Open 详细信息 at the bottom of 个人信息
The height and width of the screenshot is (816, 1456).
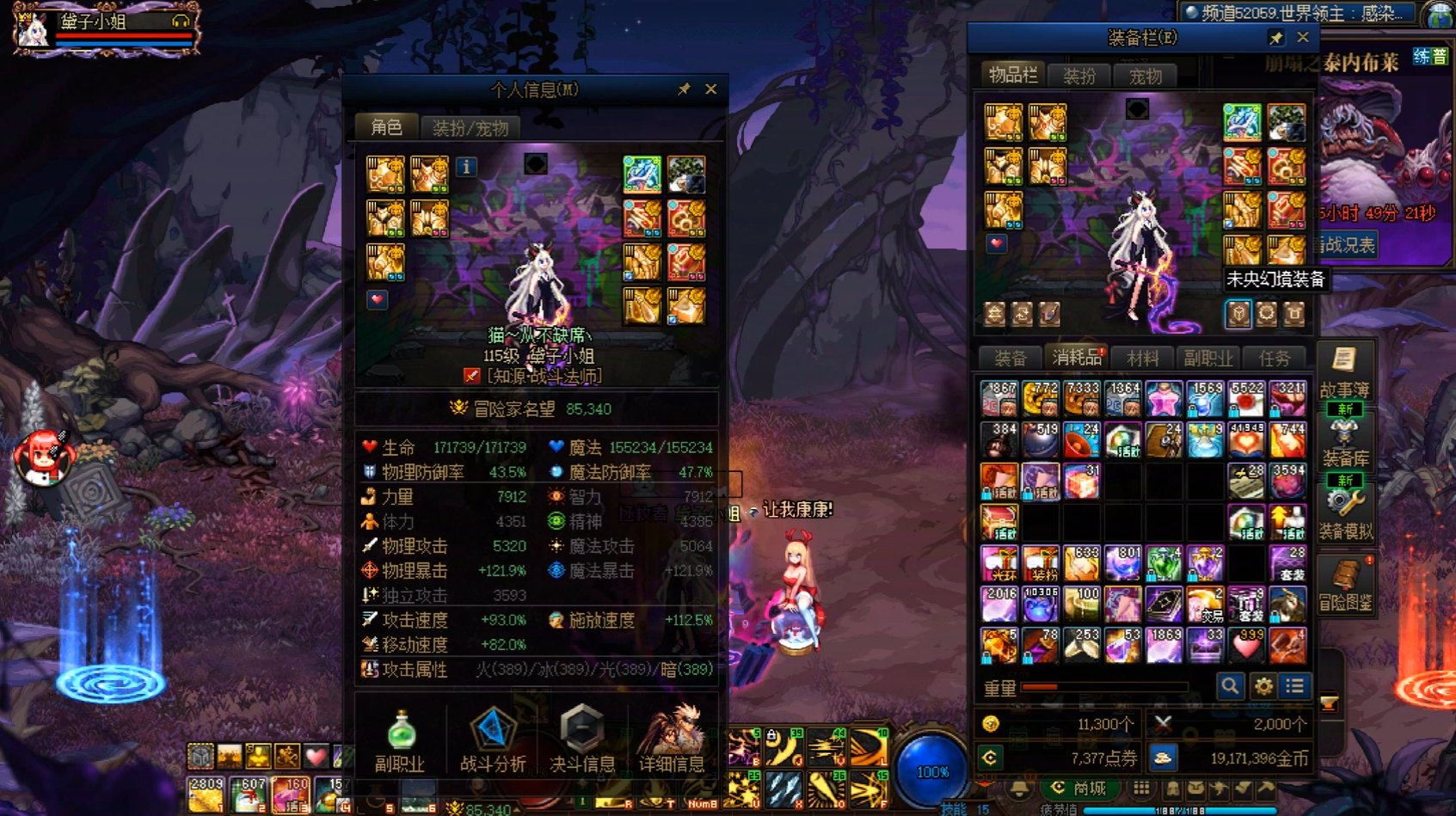[678, 736]
